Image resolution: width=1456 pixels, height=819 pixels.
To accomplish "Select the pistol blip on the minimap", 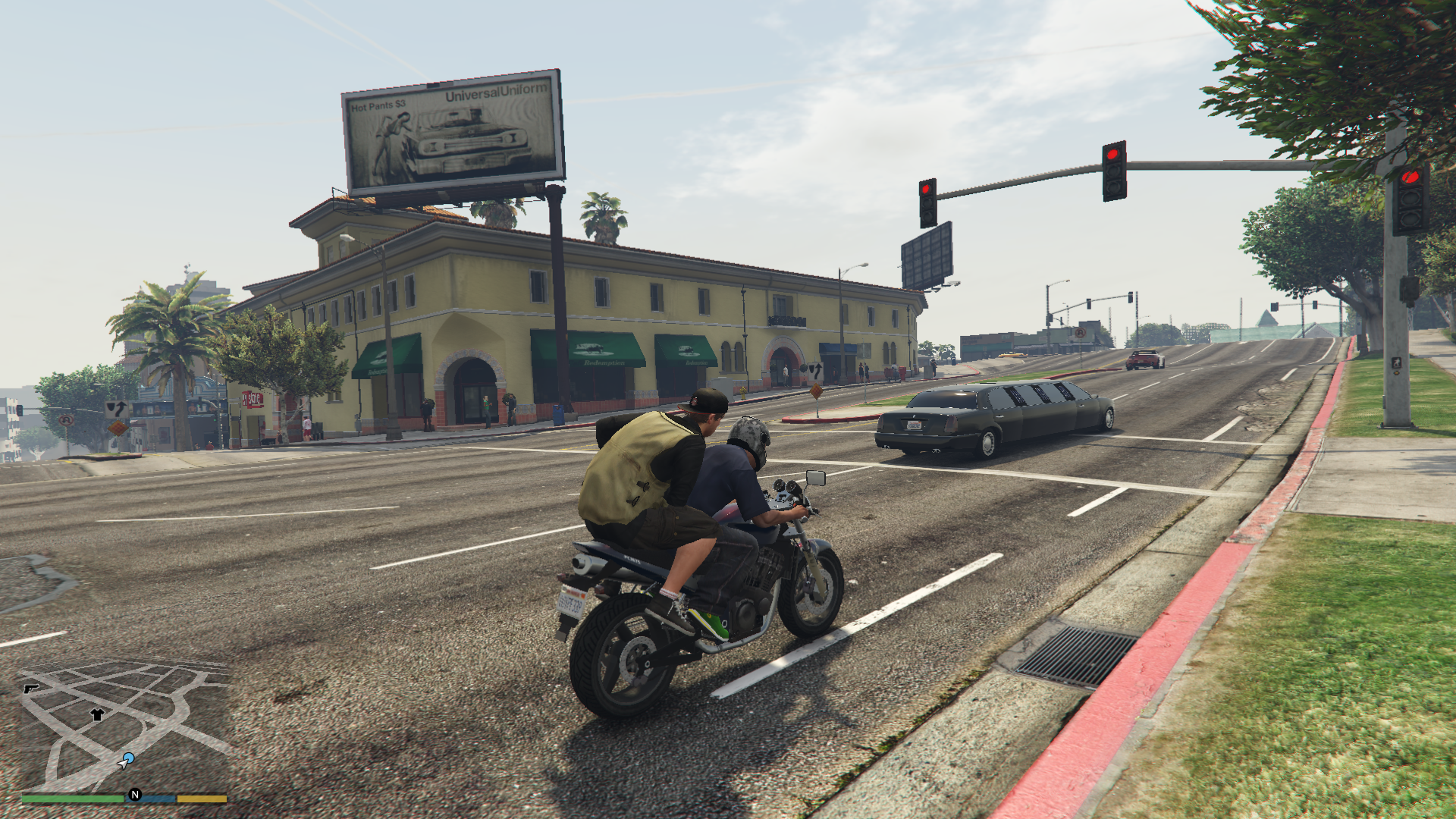I will [x=31, y=689].
